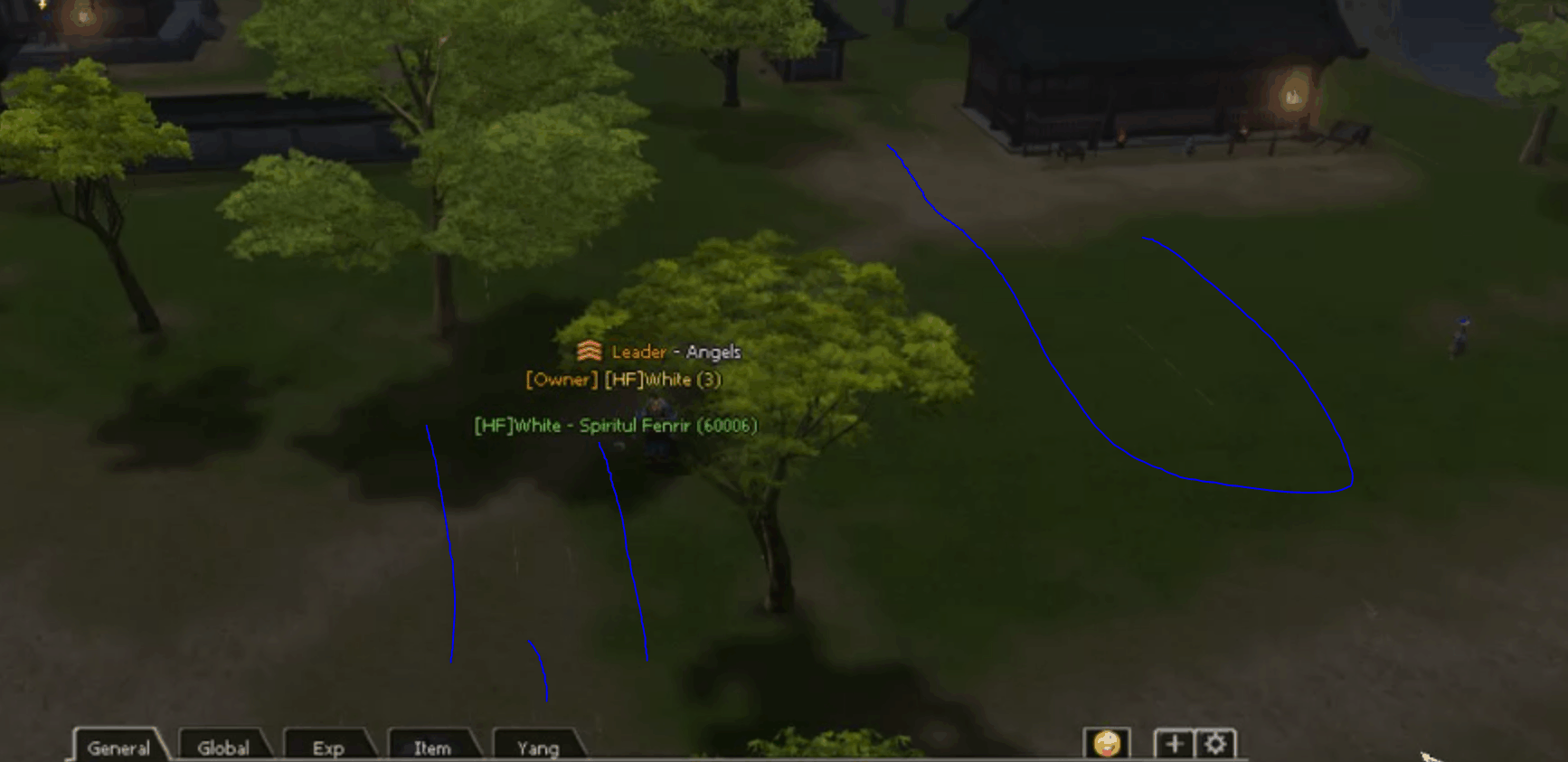
Task: Show the Item chat tab
Action: click(x=432, y=747)
